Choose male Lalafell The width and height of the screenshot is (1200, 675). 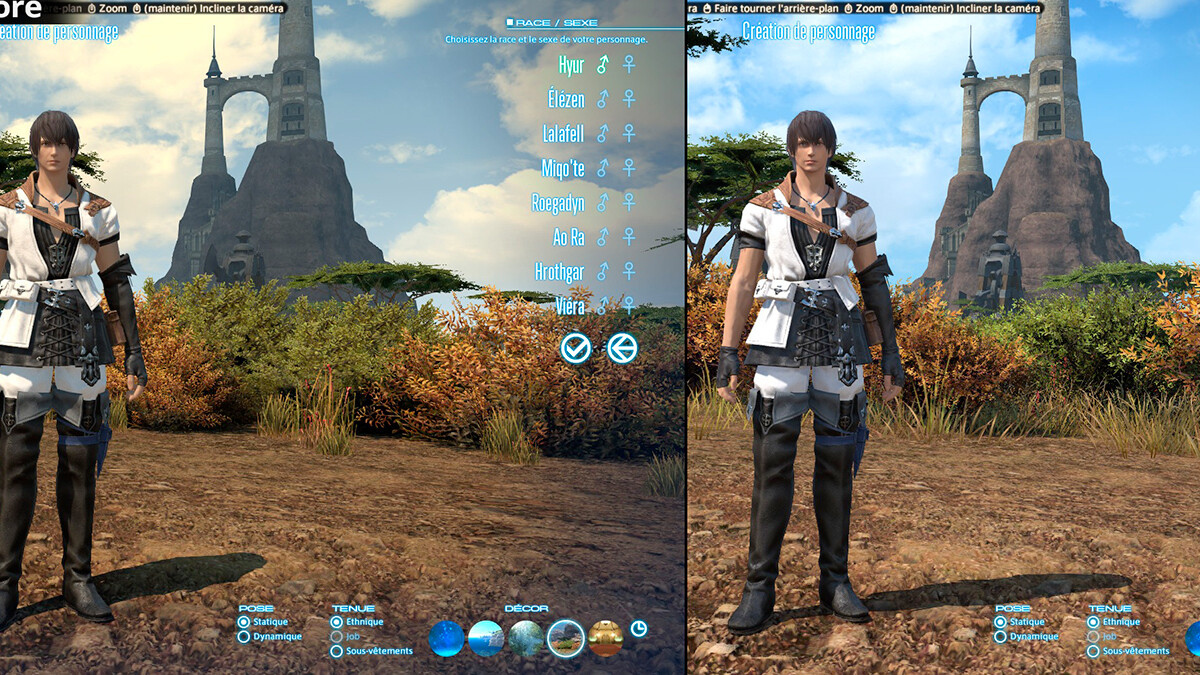pyautogui.click(x=602, y=133)
